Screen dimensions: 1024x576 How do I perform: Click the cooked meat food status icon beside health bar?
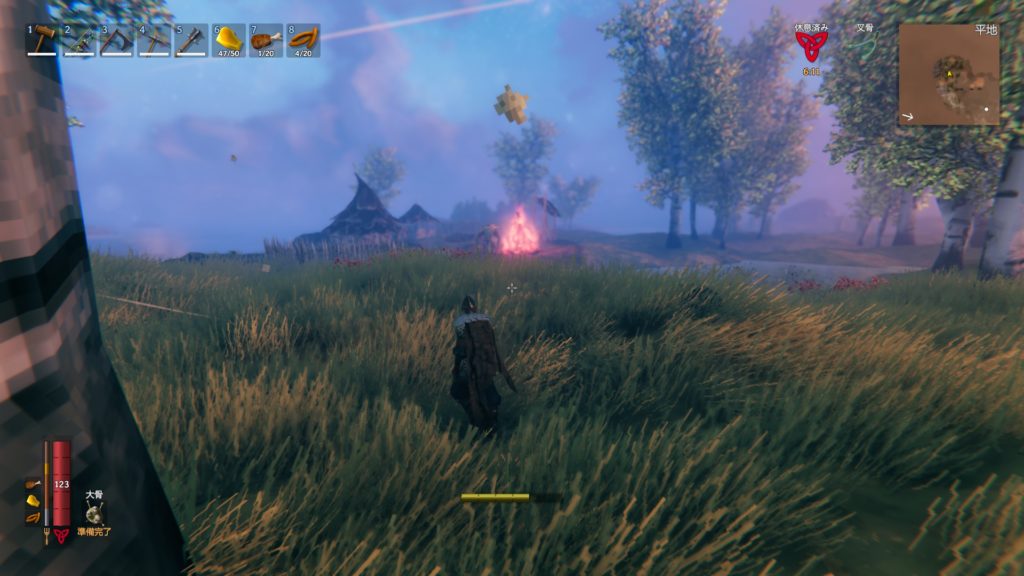33,484
